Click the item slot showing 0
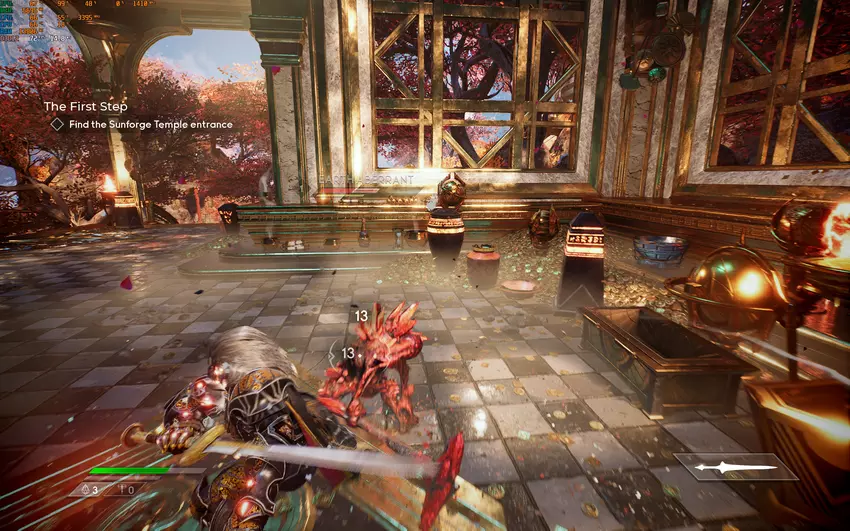 click(x=126, y=490)
